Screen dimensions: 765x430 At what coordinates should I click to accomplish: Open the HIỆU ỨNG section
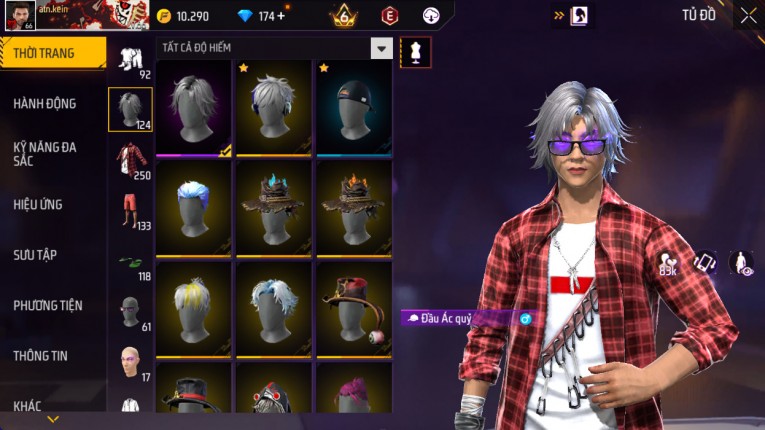(38, 204)
